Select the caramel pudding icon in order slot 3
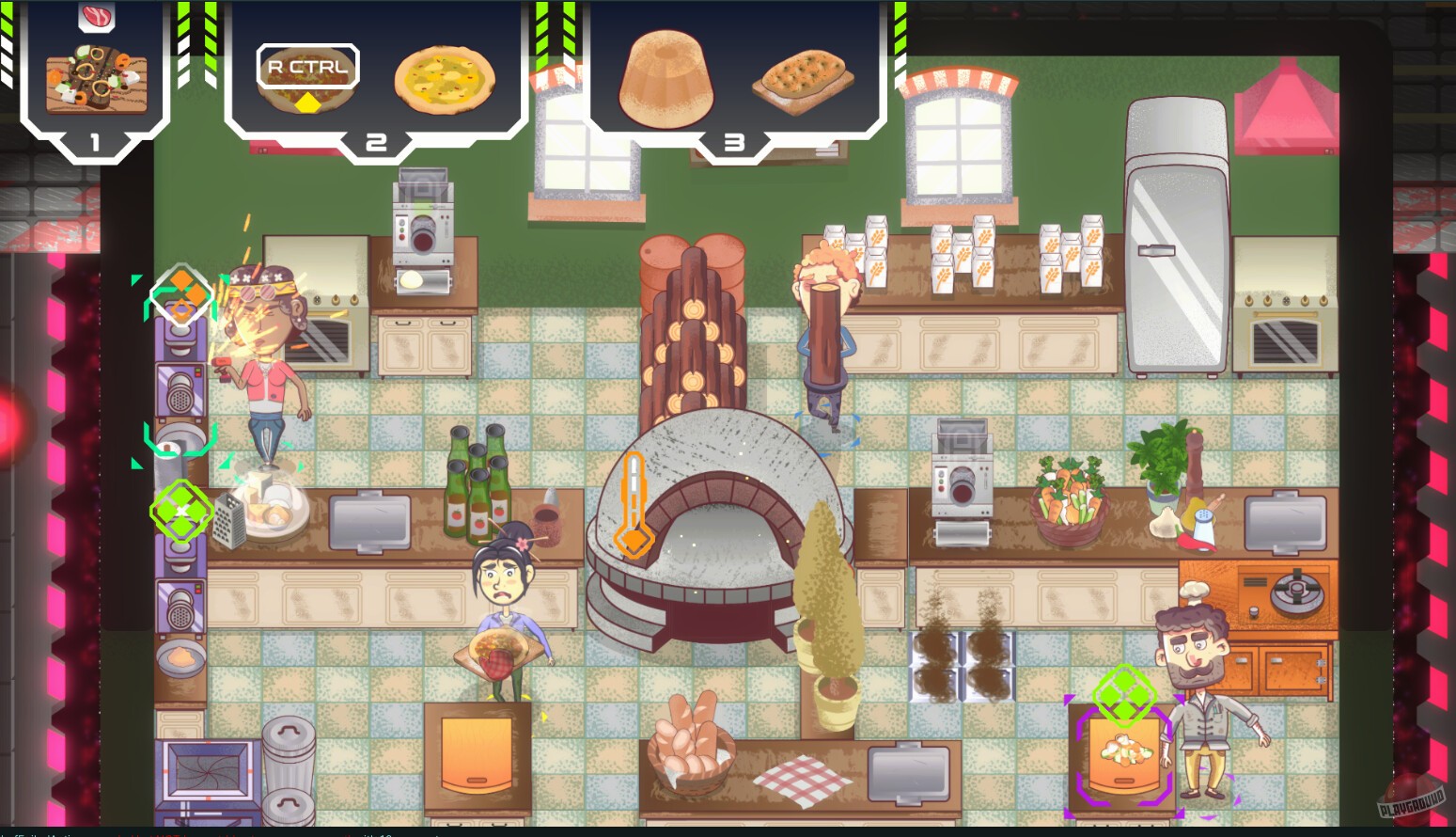 [667, 82]
